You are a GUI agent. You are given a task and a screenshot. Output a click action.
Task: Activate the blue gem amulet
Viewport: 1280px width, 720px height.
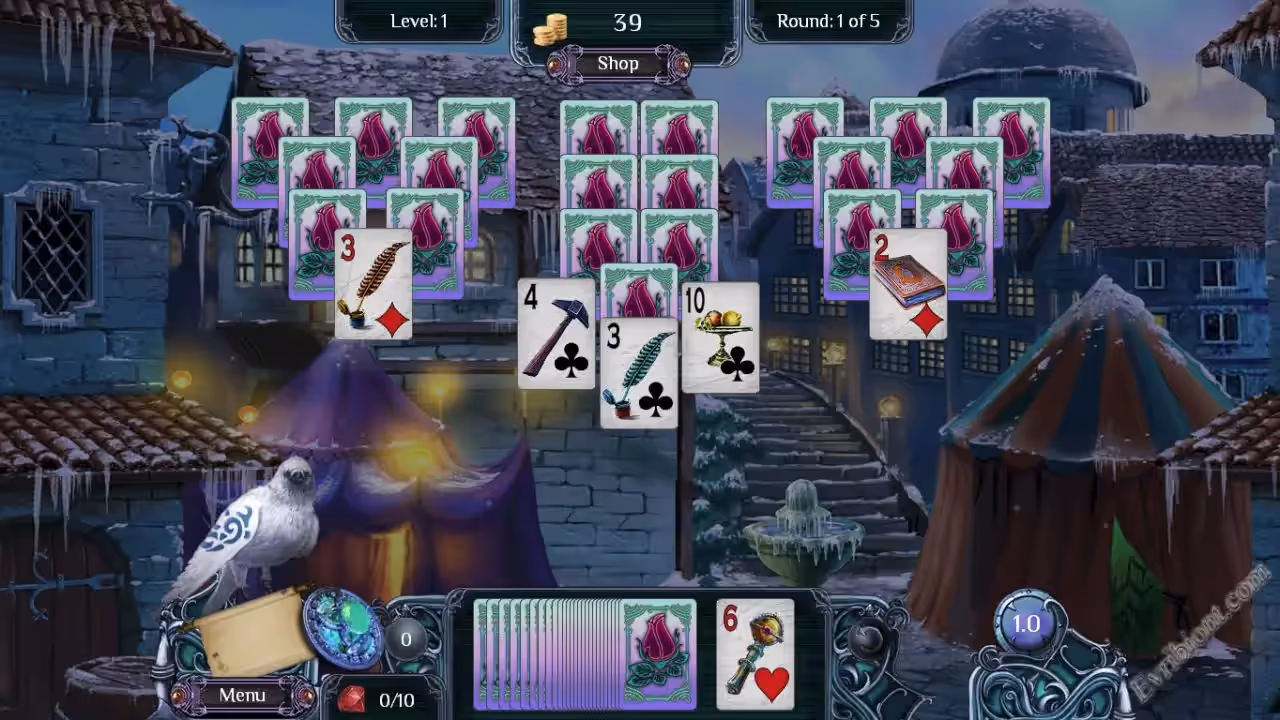pyautogui.click(x=342, y=626)
